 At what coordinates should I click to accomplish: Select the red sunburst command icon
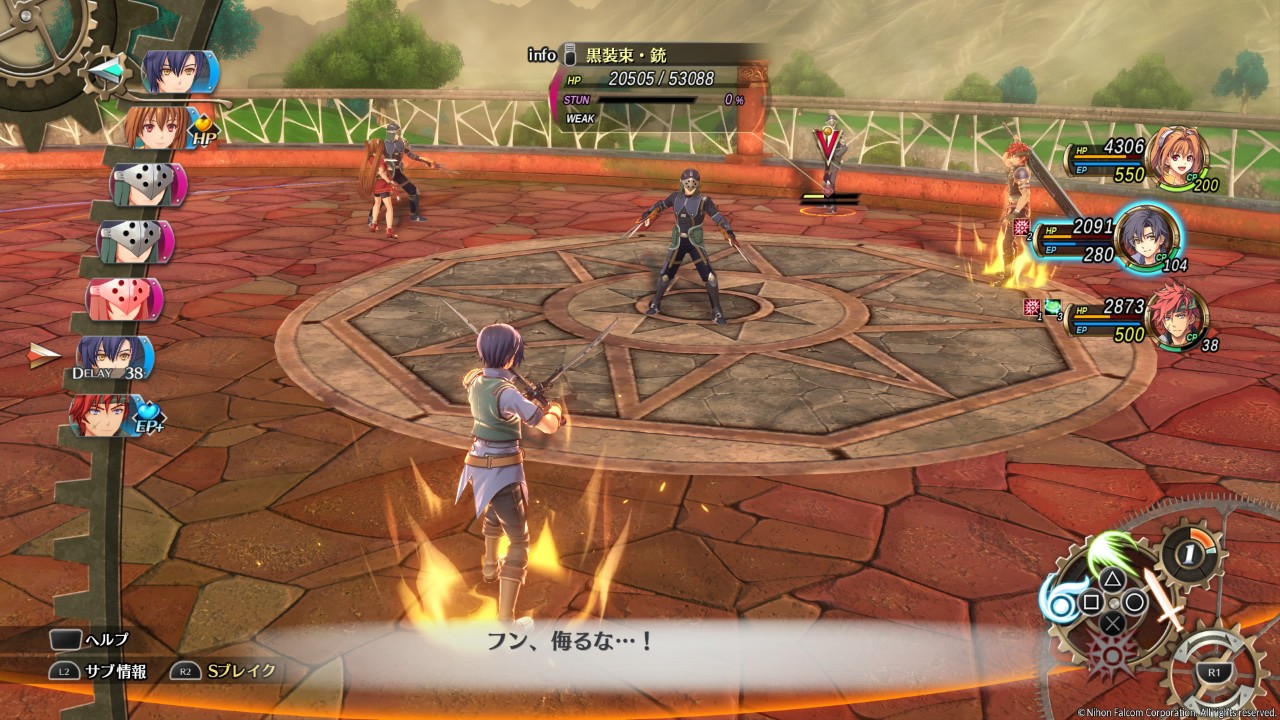pos(1111,655)
